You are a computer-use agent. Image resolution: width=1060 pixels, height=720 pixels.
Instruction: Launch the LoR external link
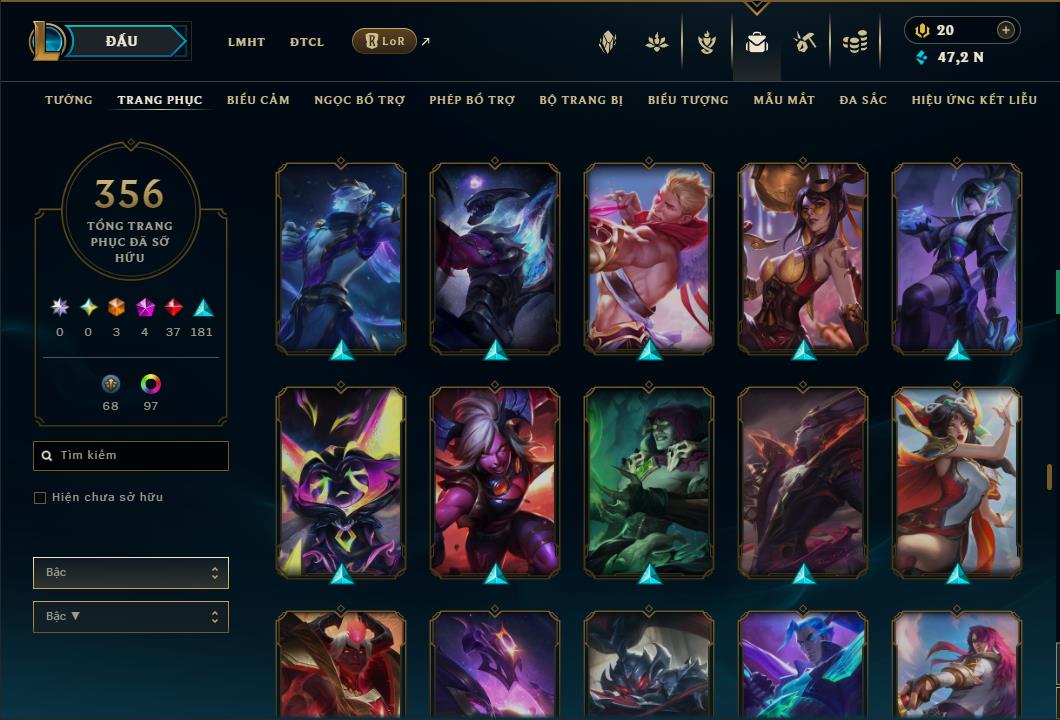tap(385, 41)
